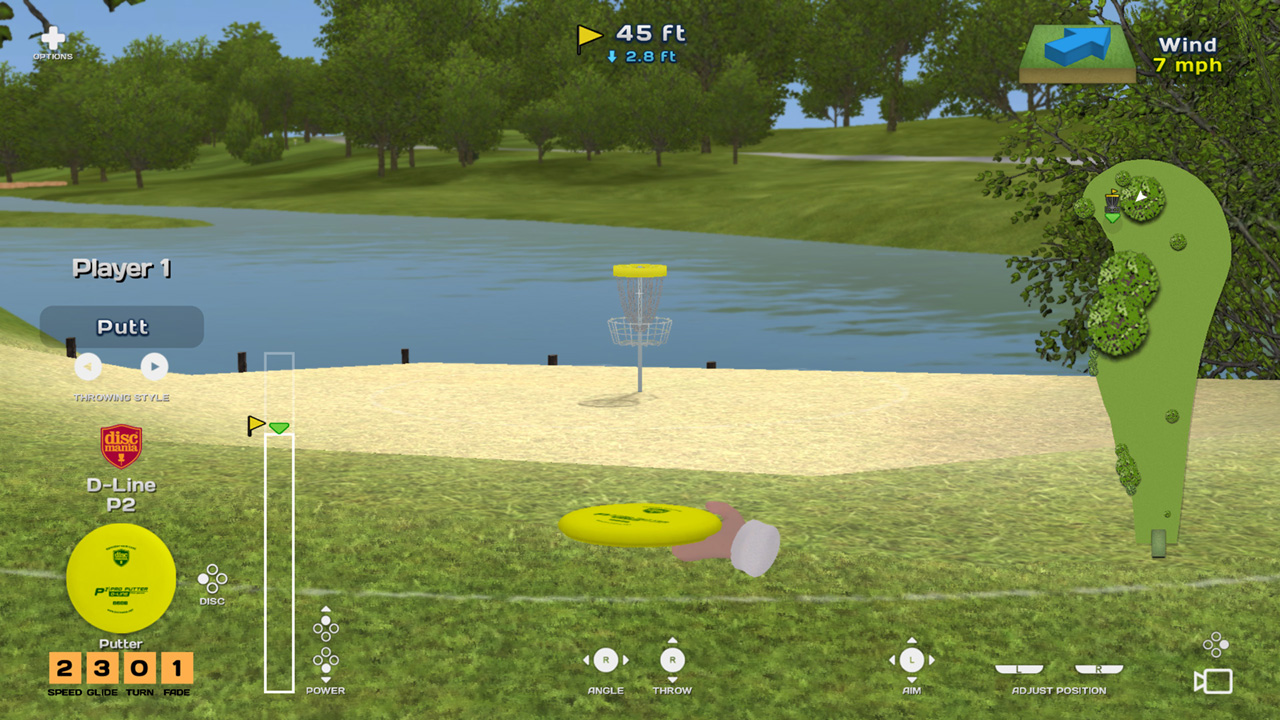Click the POWER directional control
This screenshot has width=1280, height=720.
click(x=325, y=645)
